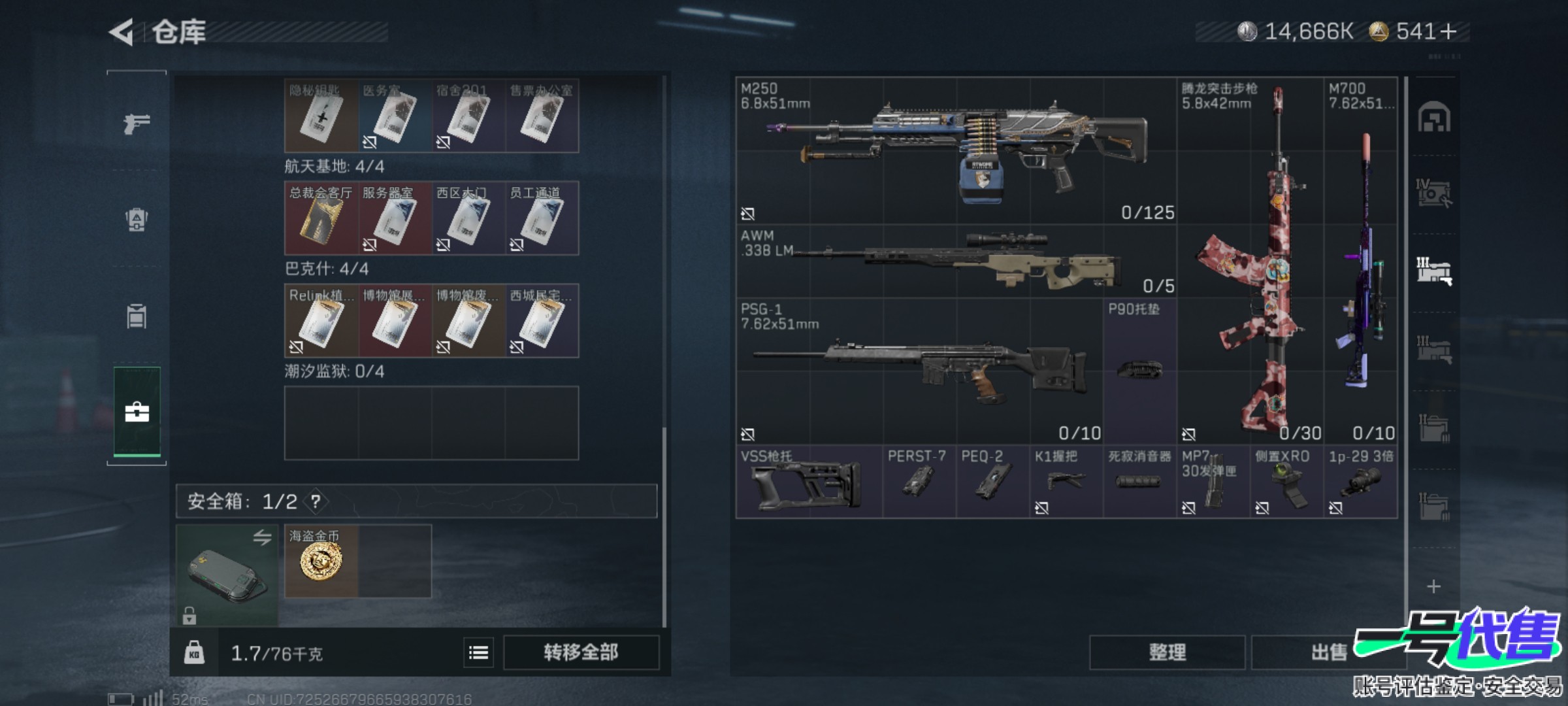Go back using the arrow beside 仓库
This screenshot has height=706, width=1568.
122,32
